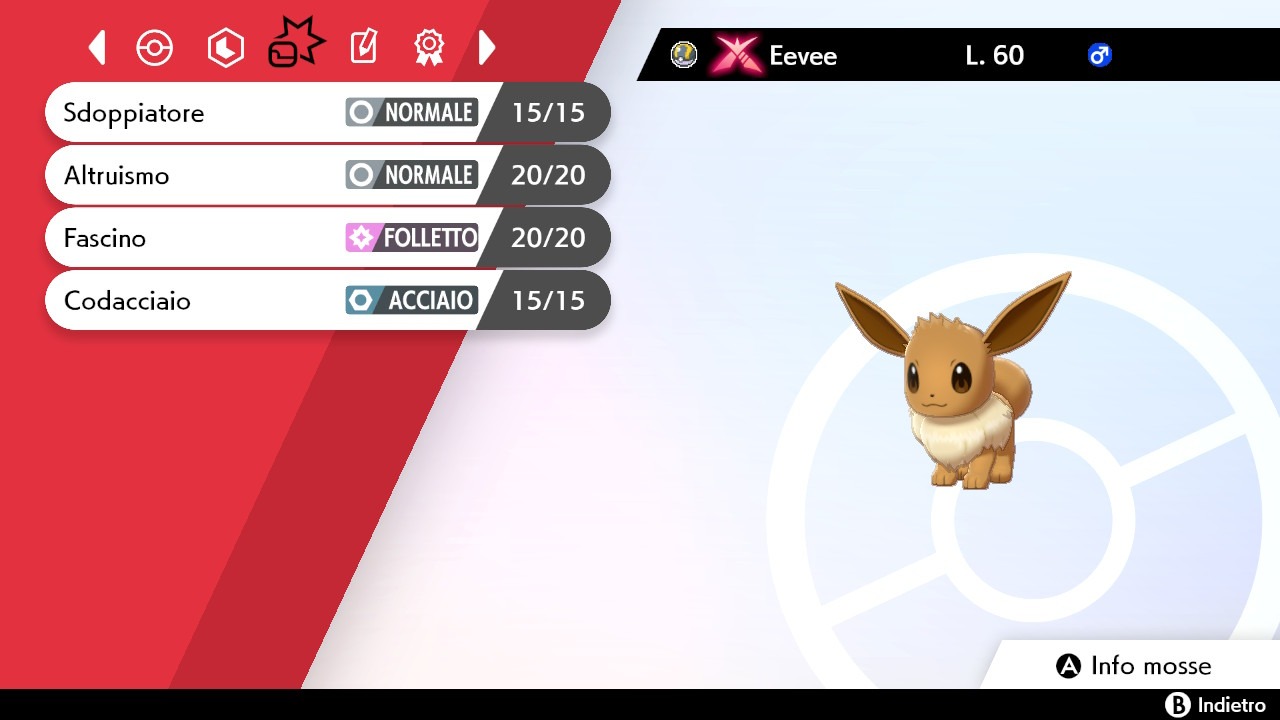1280x720 pixels.
Task: Click Eevee's male gender symbol
Action: (x=1100, y=56)
